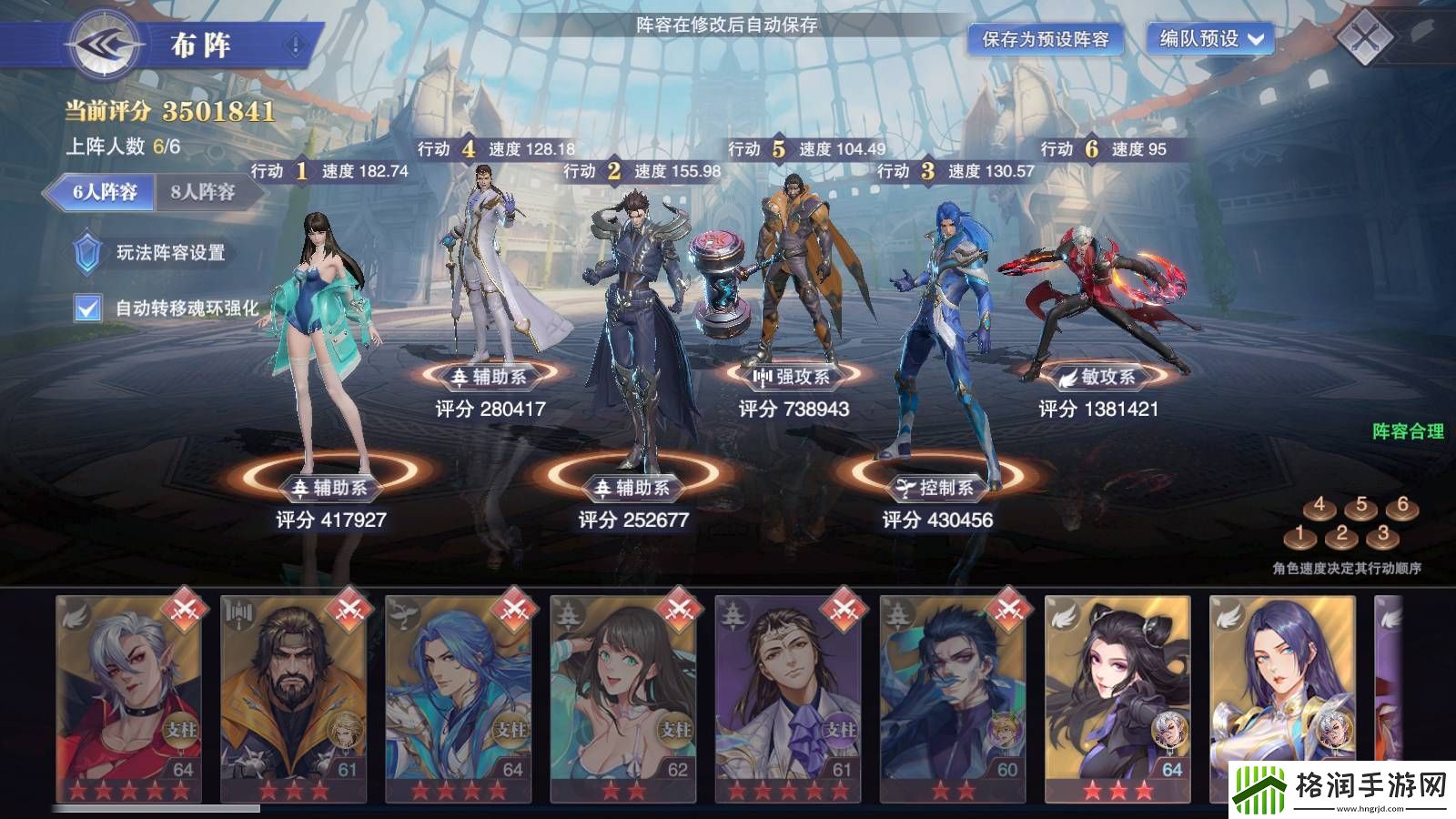This screenshot has width=1456, height=819.
Task: Click the 强攻系 badge near the hammer hero
Action: tap(794, 376)
